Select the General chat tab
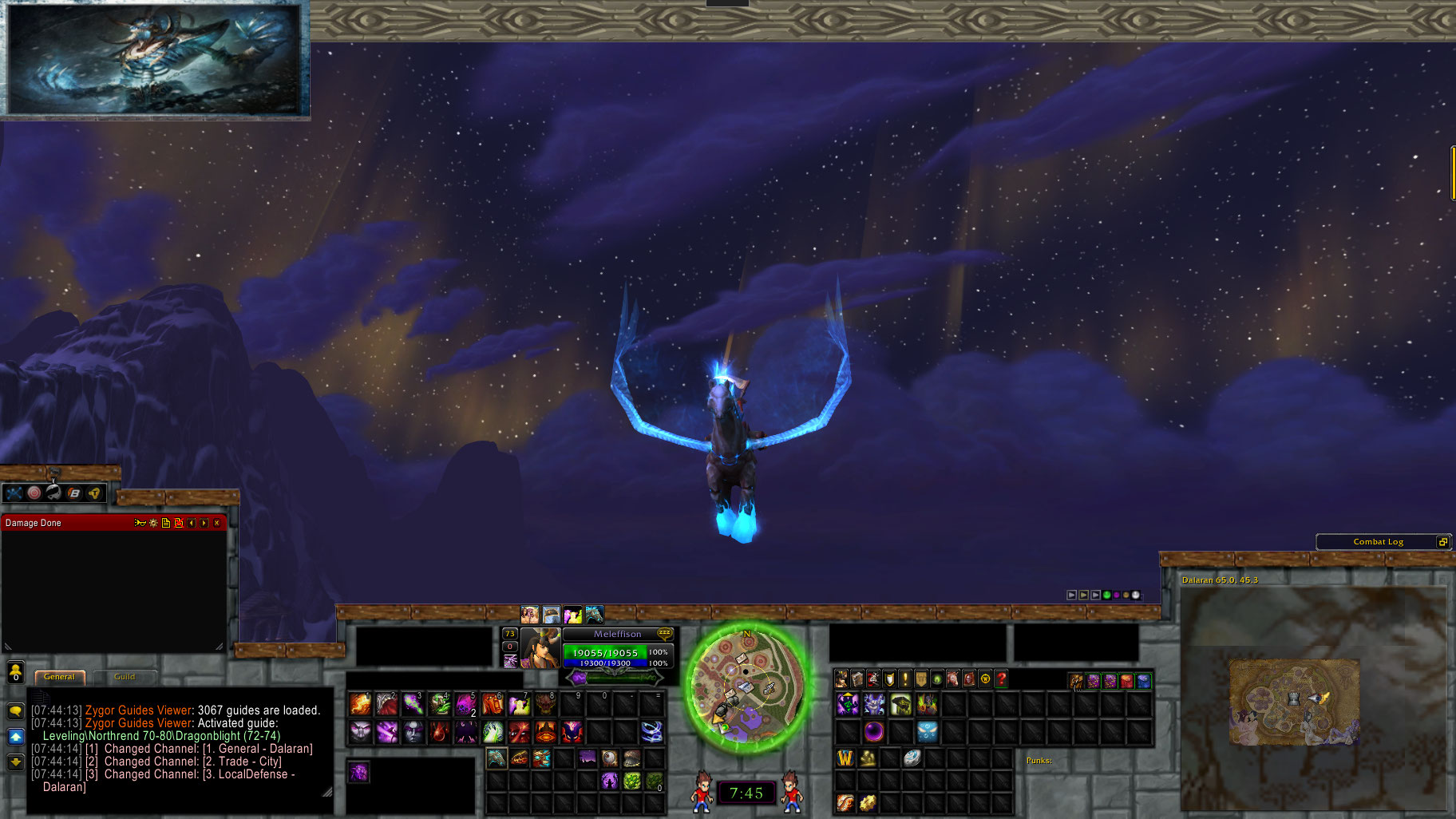1456x819 pixels. click(59, 676)
